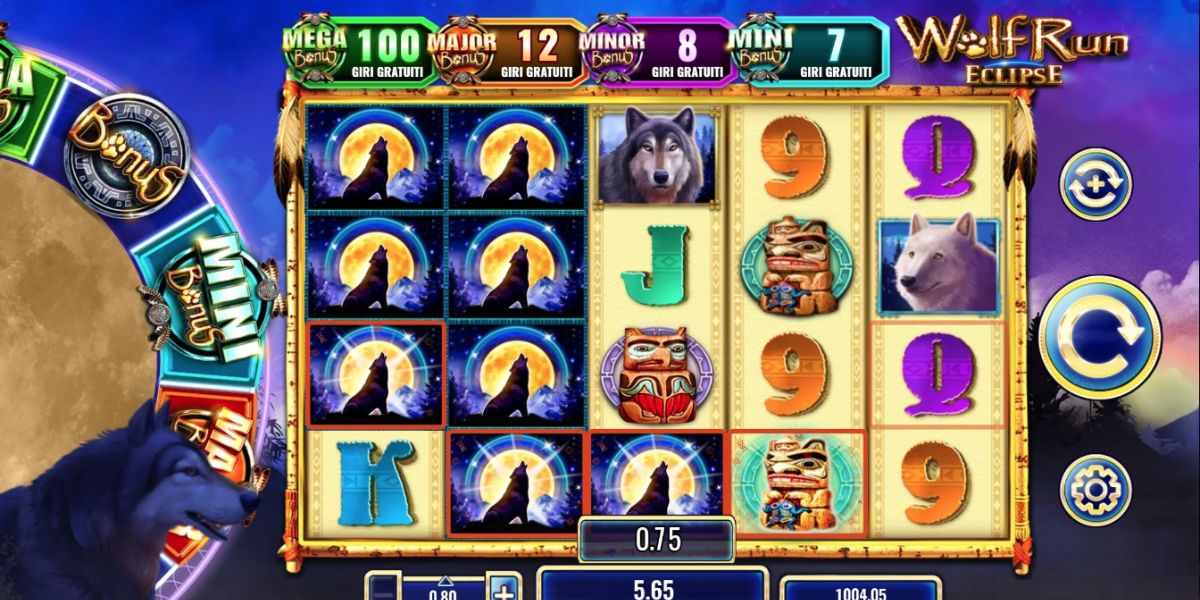Decrease the bet with the minus button
1200x600 pixels.
383,587
